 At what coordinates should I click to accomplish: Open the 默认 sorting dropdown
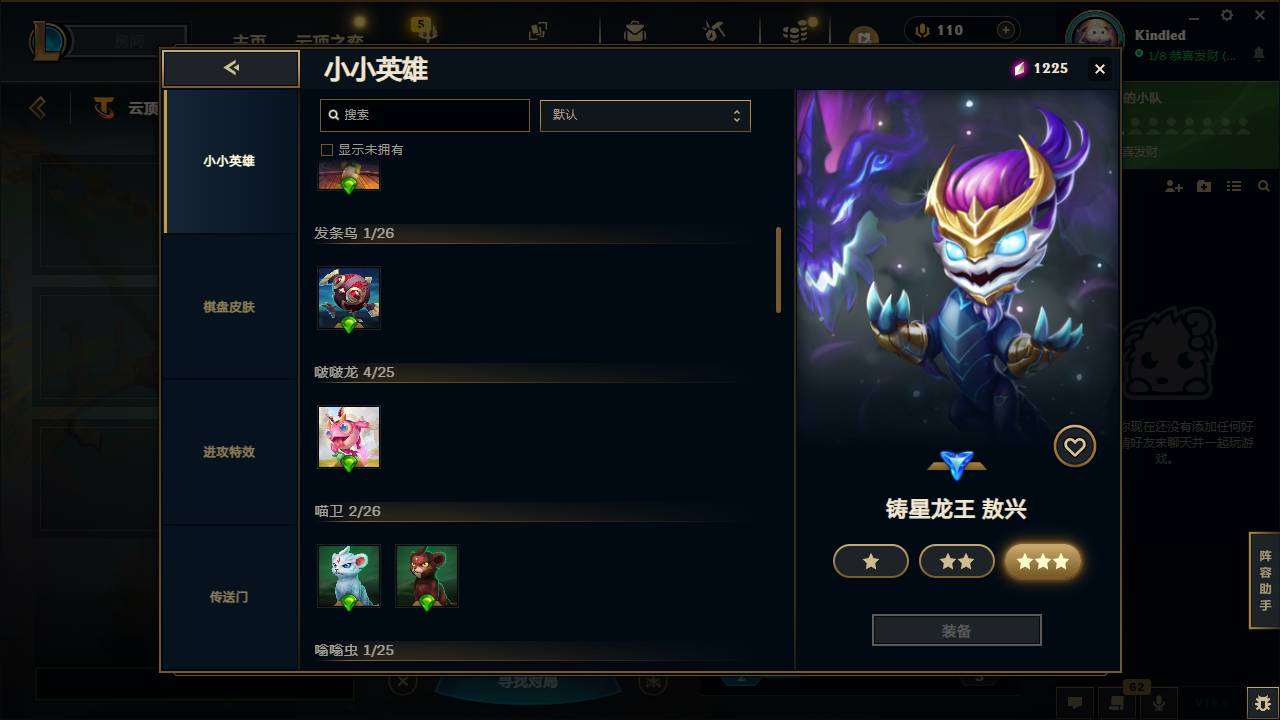[x=645, y=115]
